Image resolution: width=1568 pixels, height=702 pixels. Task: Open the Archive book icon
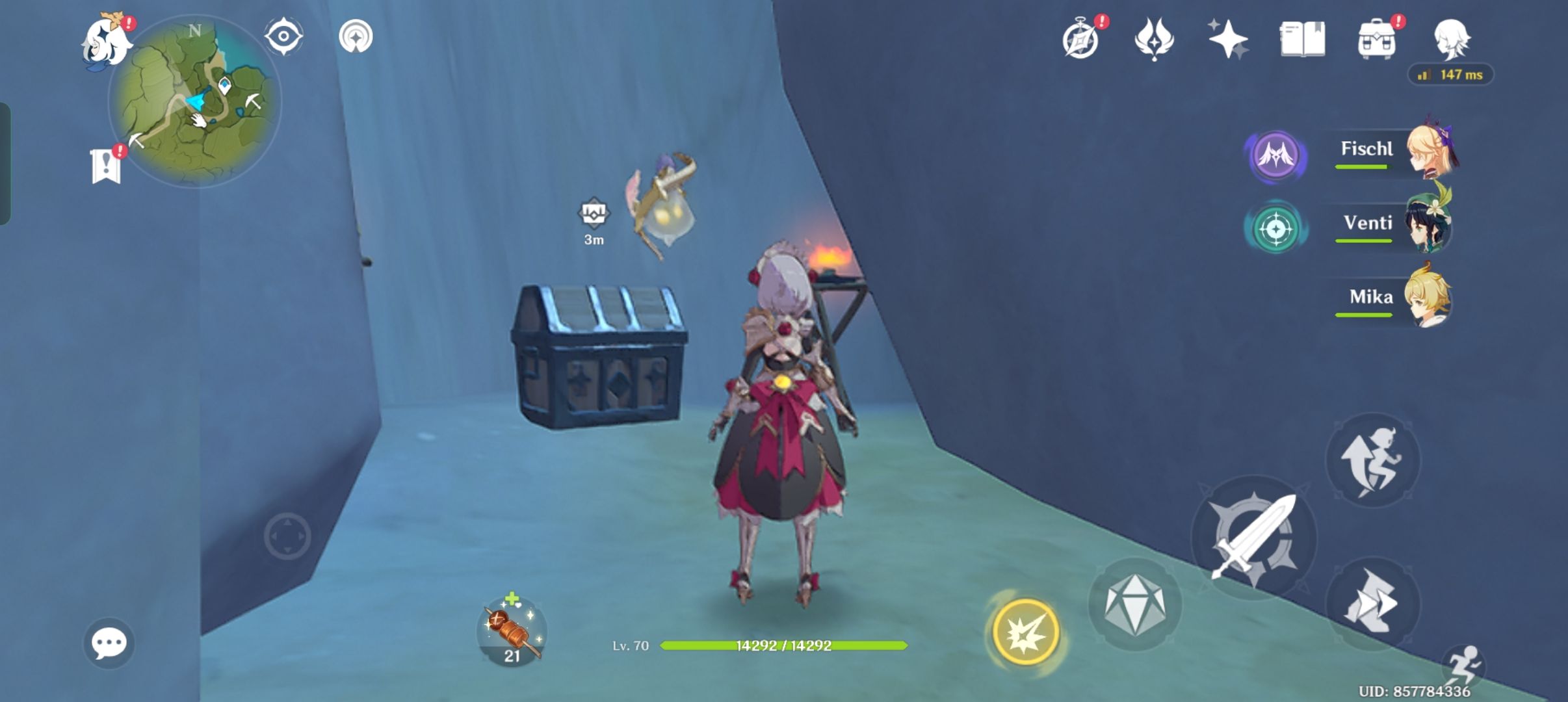(x=1305, y=39)
